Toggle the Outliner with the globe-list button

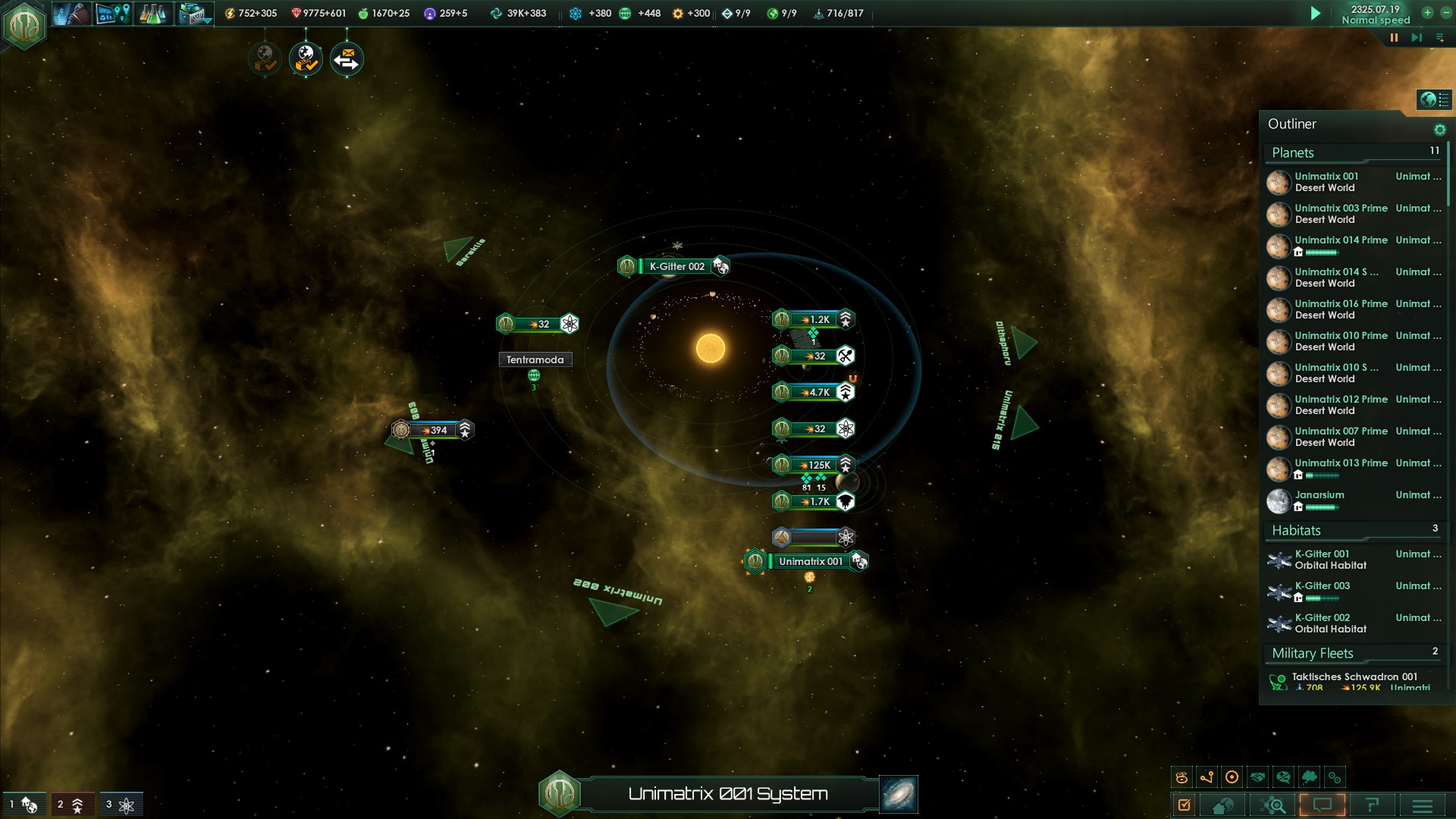(x=1433, y=99)
